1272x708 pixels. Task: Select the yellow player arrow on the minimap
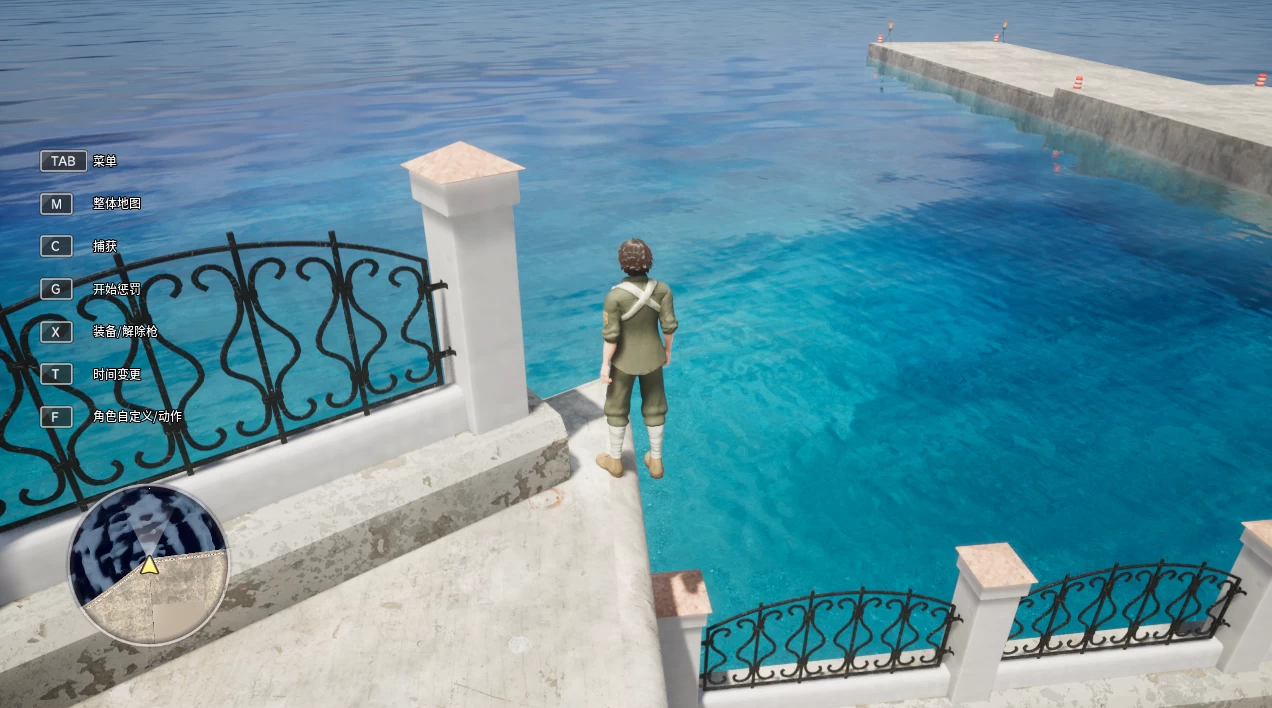tap(149, 565)
